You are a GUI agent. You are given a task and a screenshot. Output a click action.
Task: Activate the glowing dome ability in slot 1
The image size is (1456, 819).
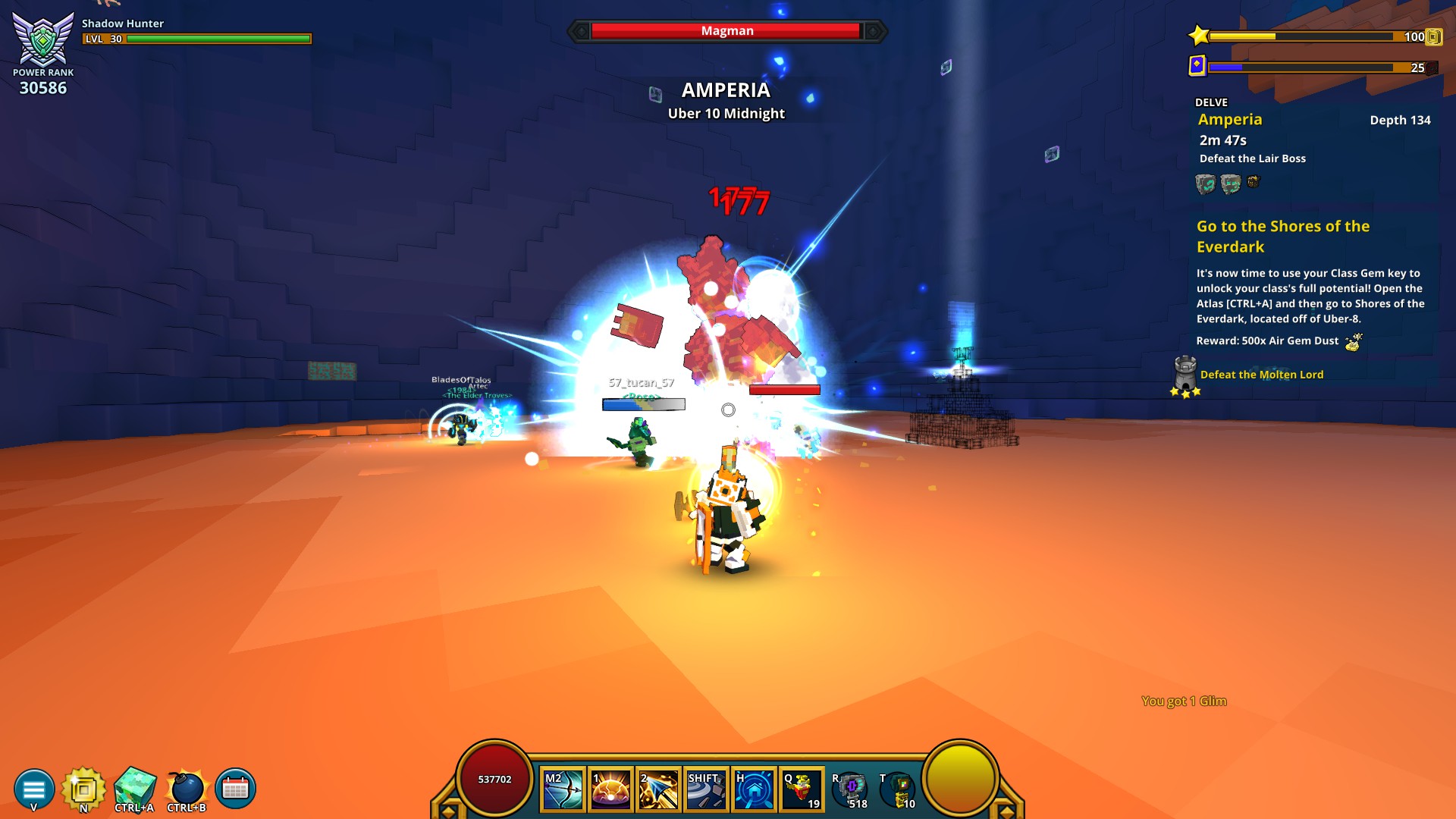point(610,790)
